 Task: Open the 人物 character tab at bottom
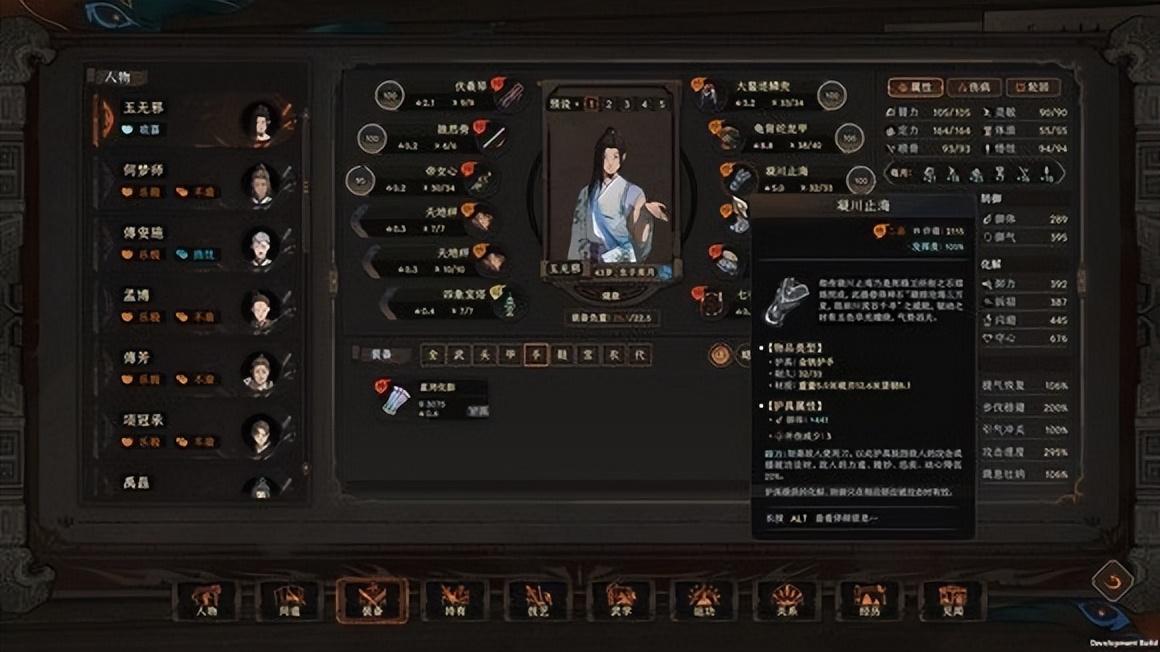point(208,601)
